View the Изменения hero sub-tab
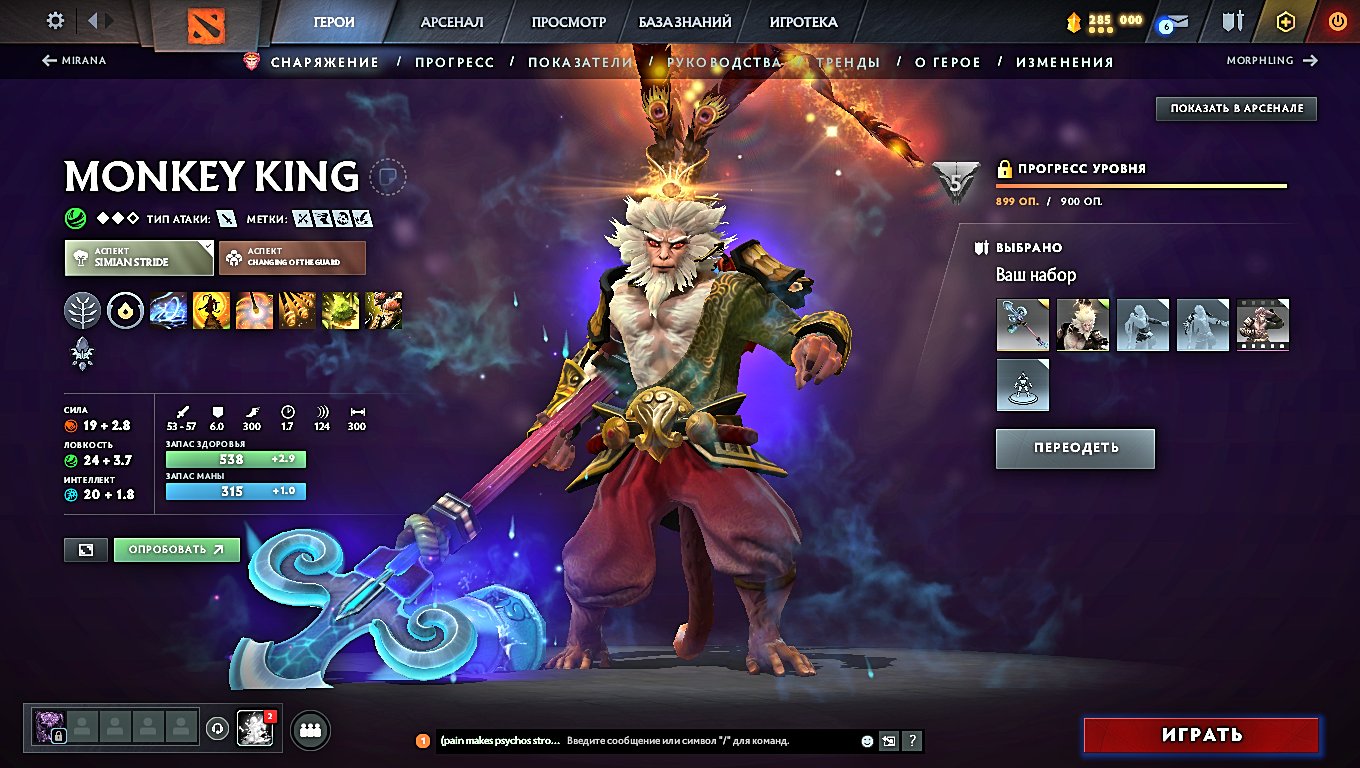The height and width of the screenshot is (768, 1360). pos(1064,62)
